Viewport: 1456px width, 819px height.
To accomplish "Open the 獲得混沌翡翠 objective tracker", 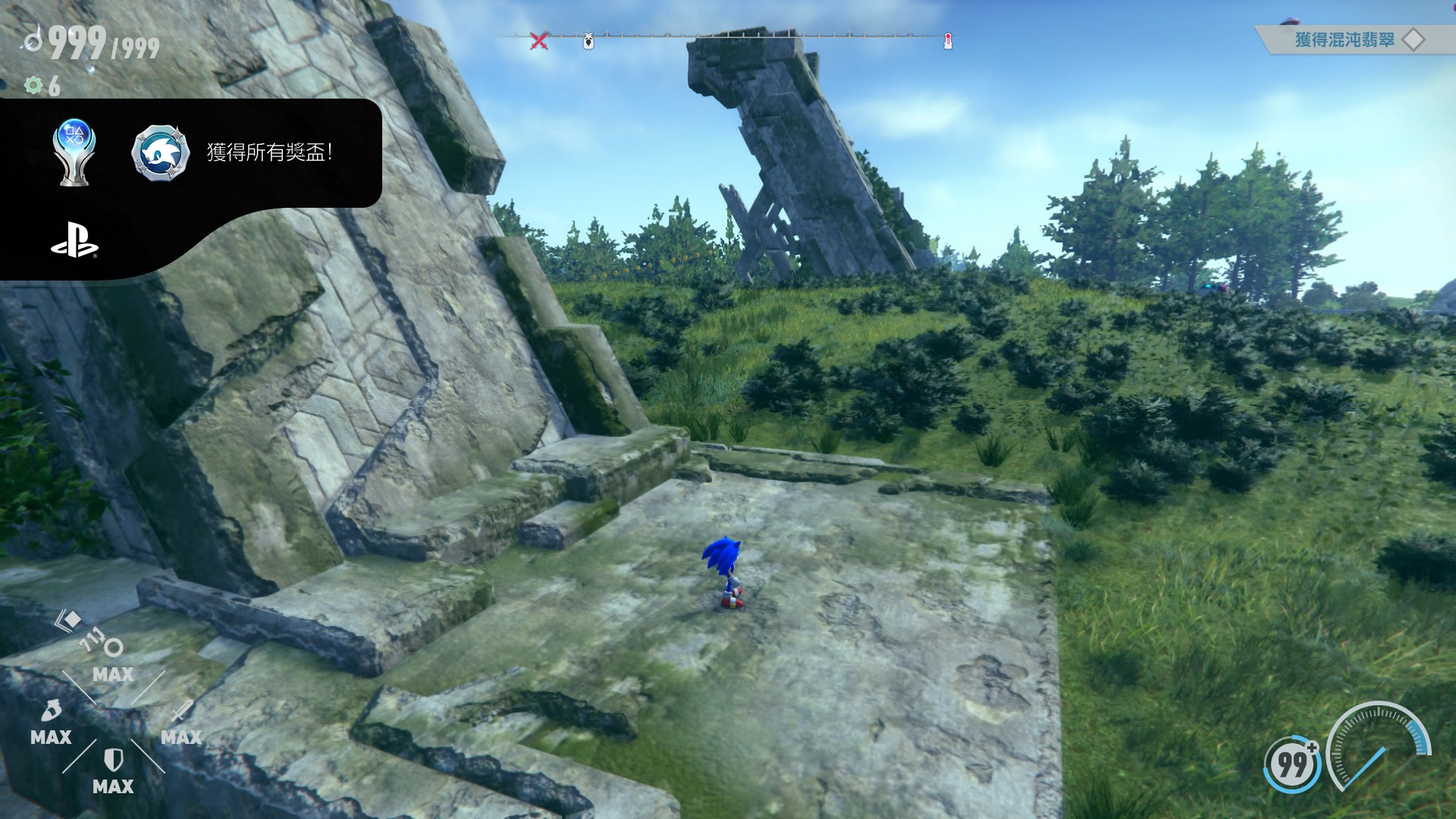I will 1345,39.
